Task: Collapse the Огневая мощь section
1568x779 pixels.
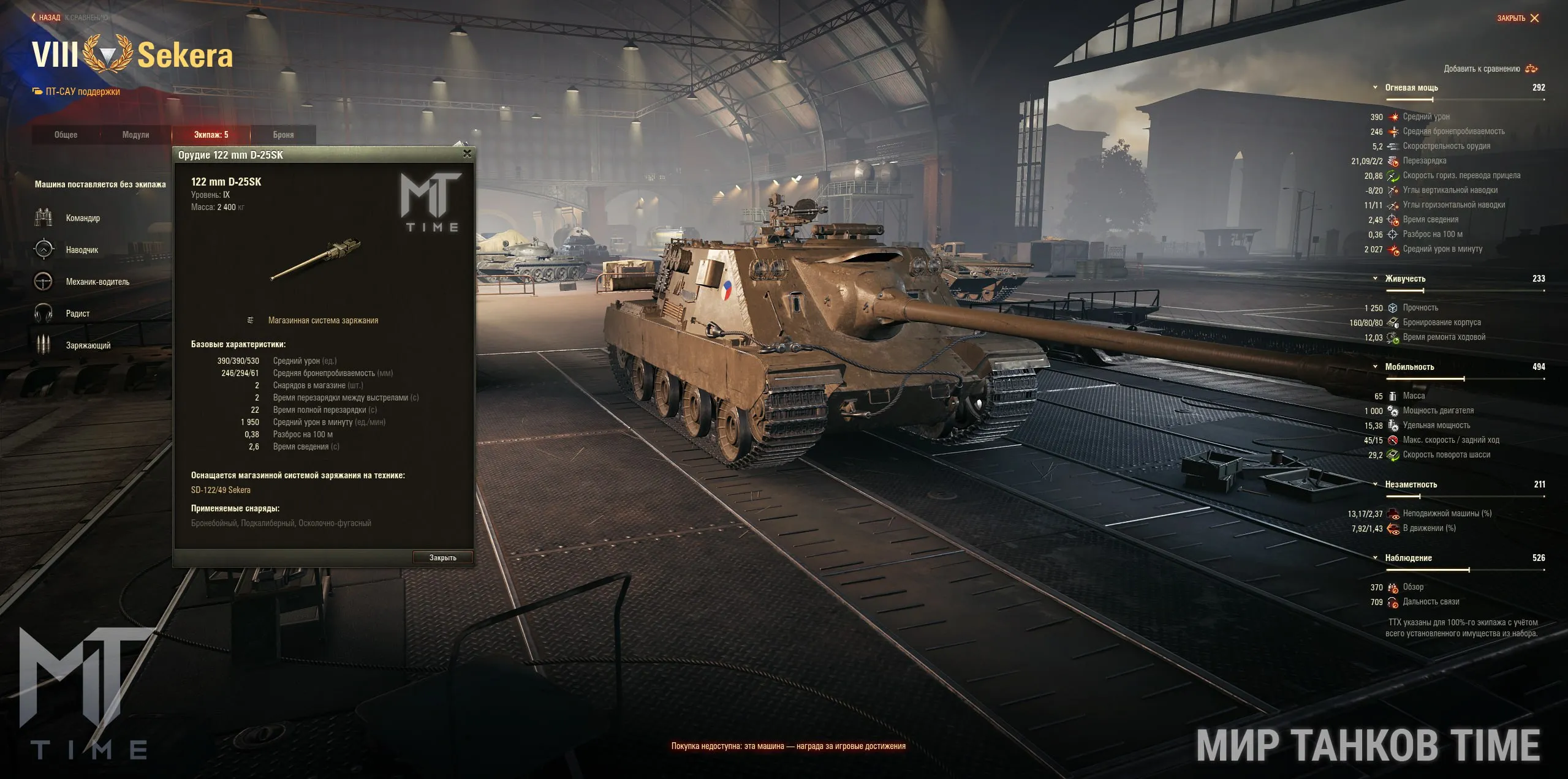Action: [x=1376, y=88]
